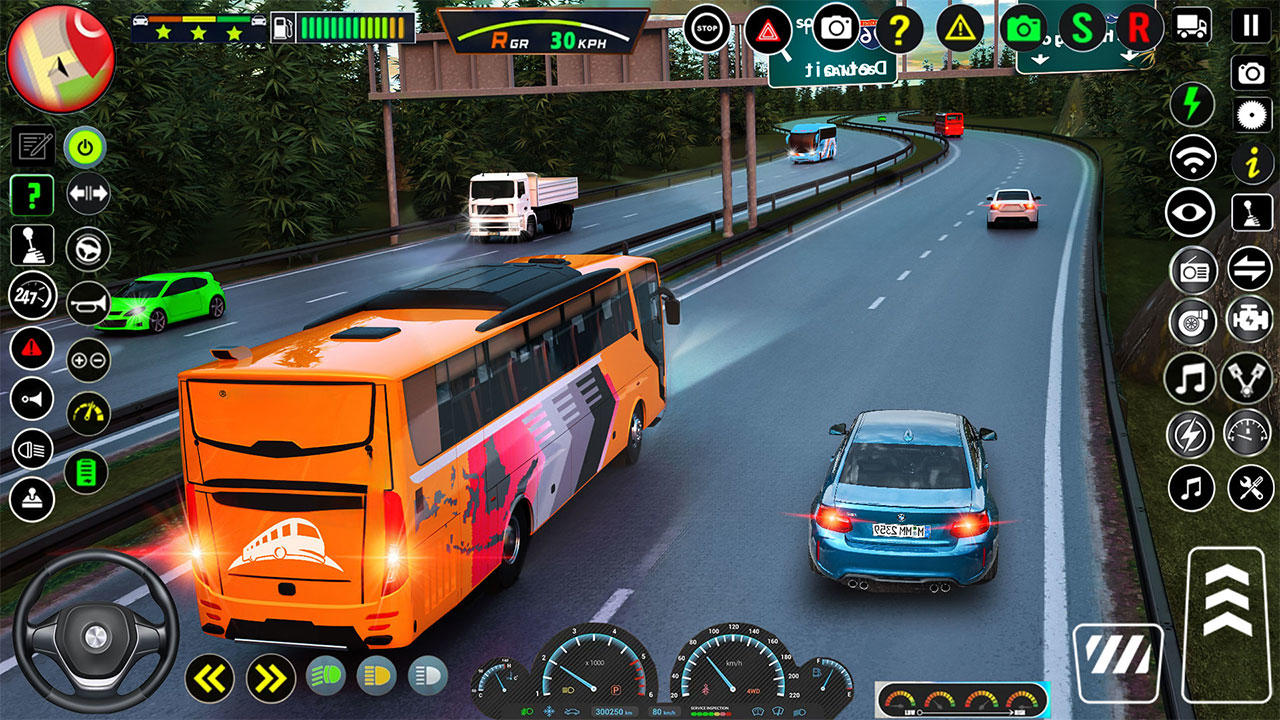Screen dimensions: 1280x720
Task: Activate the right turn signal arrows
Action: pyautogui.click(x=270, y=678)
